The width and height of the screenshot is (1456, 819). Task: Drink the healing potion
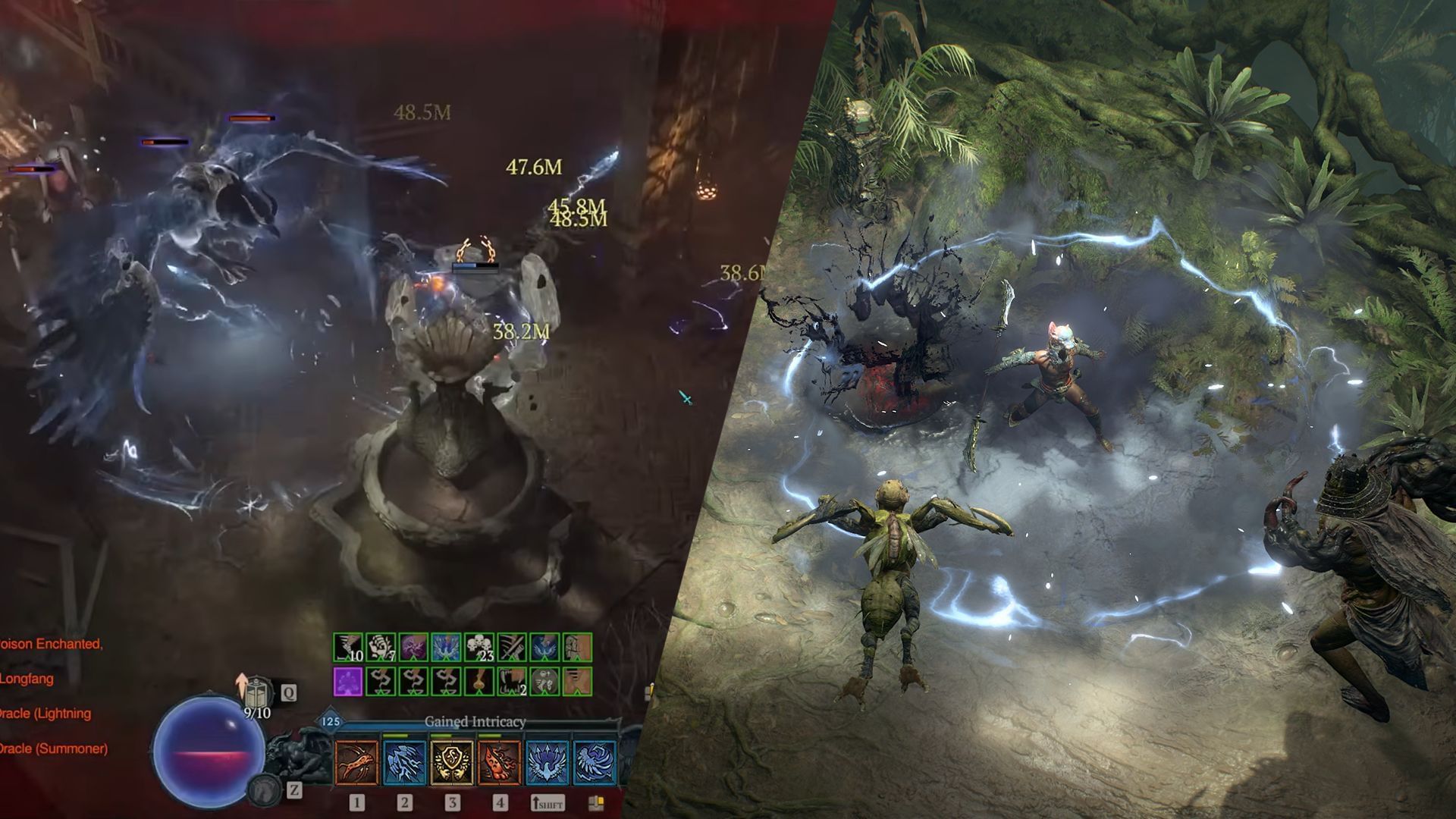tap(258, 692)
